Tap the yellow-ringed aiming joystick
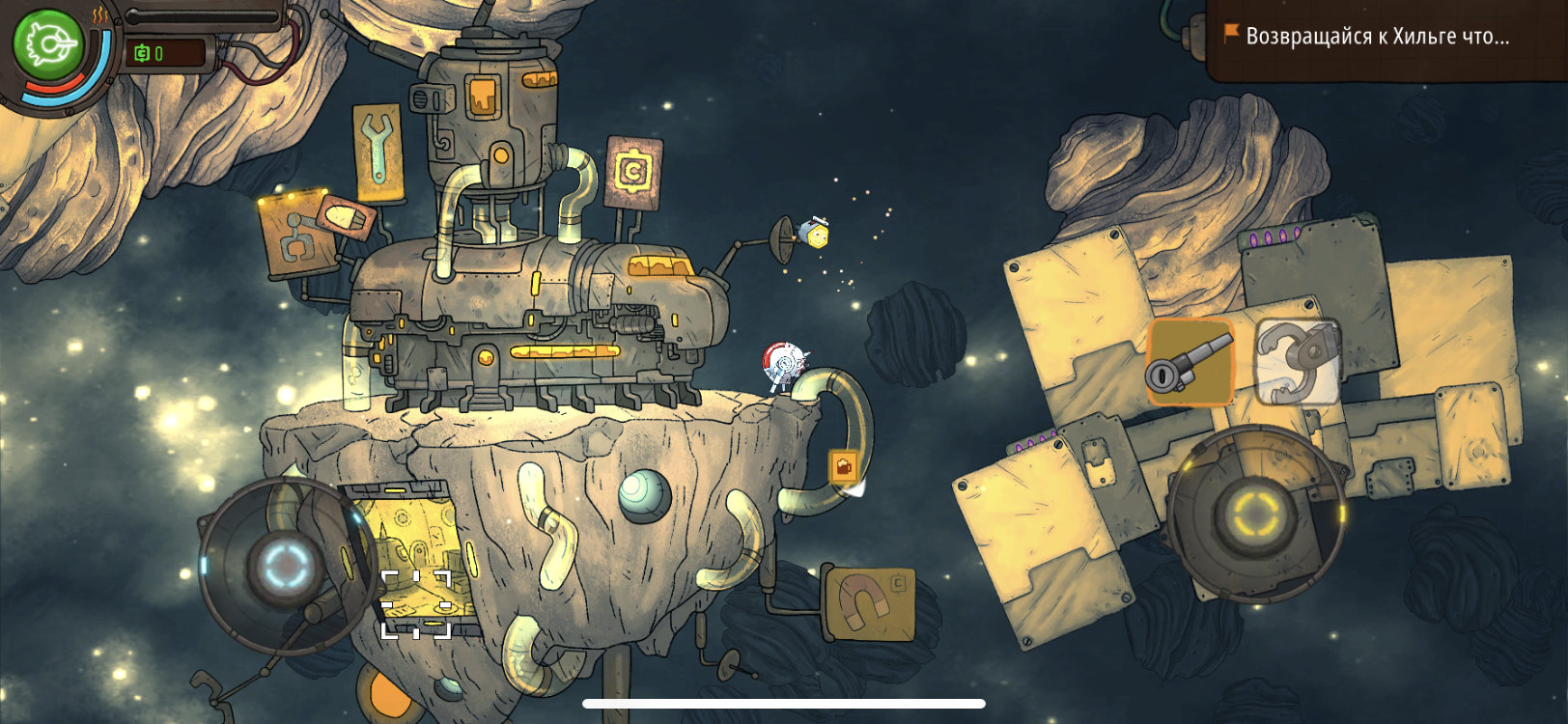Image resolution: width=1568 pixels, height=724 pixels. (1256, 514)
